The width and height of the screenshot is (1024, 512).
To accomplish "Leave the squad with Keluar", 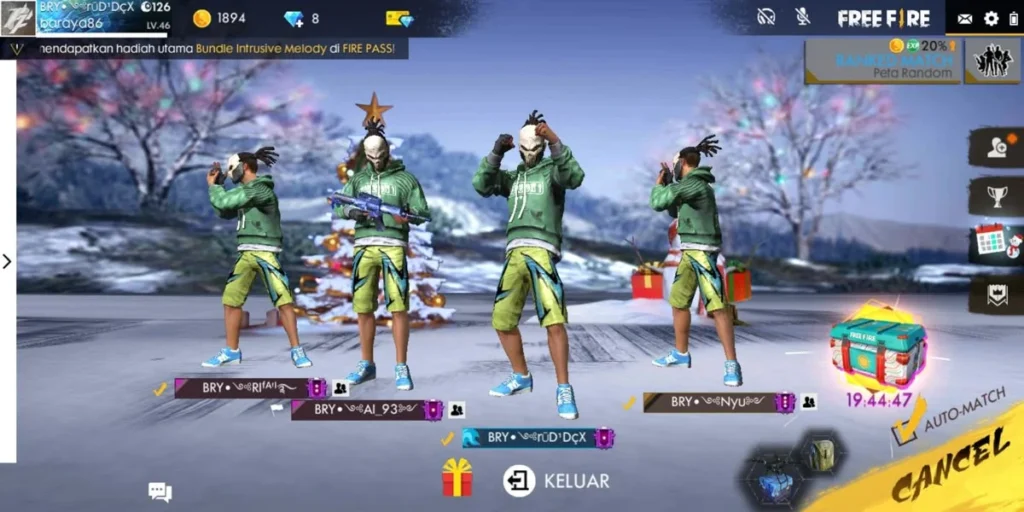I will pyautogui.click(x=557, y=481).
